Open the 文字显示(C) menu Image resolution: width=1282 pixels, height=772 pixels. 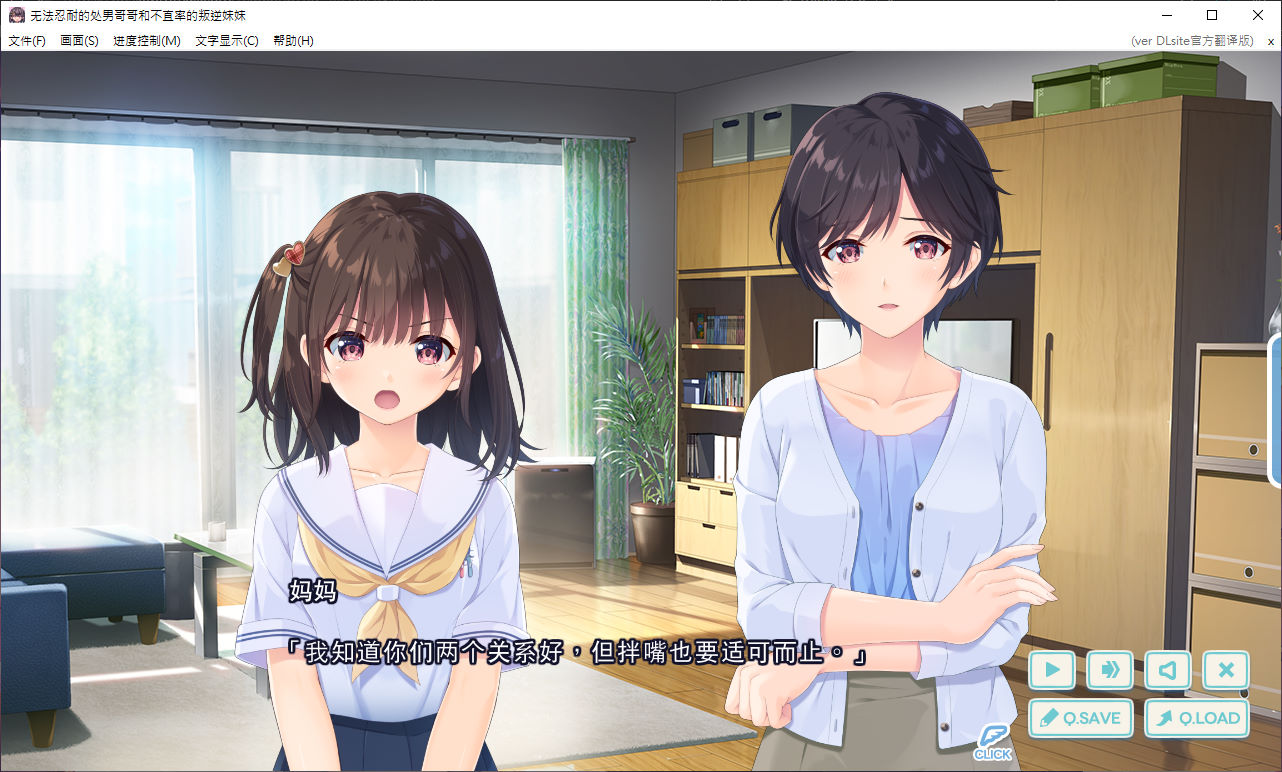coord(227,41)
